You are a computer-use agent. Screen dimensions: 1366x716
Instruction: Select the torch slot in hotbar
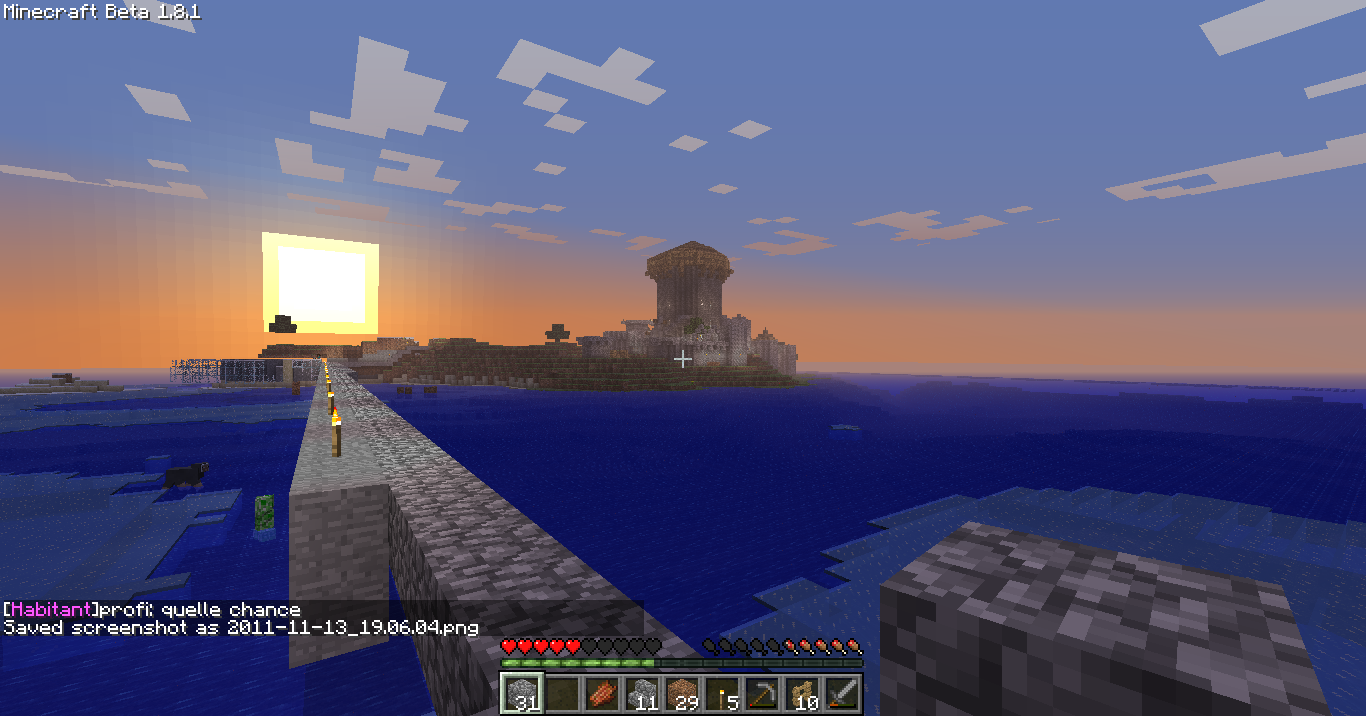click(x=721, y=692)
